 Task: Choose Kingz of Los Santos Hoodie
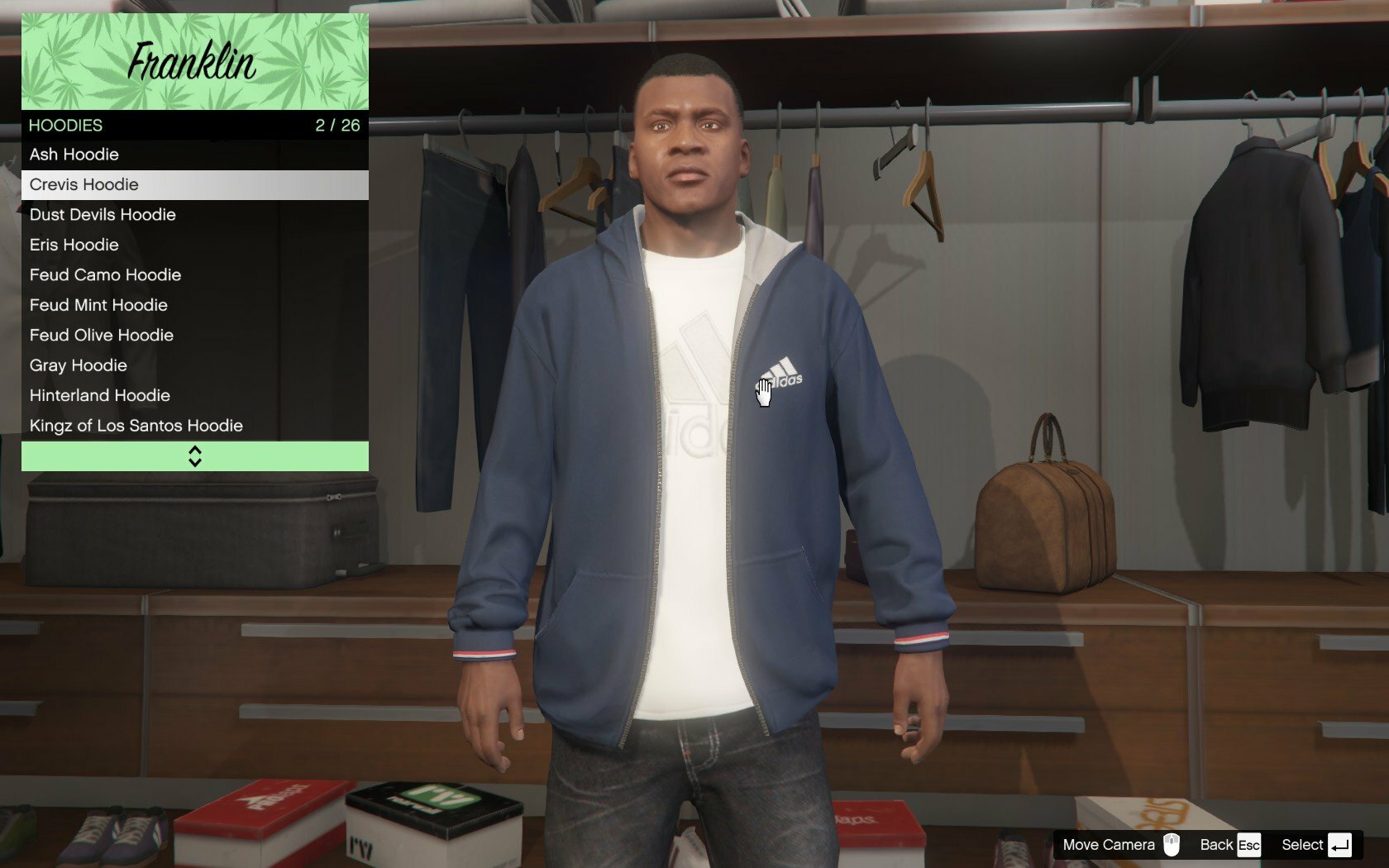(x=194, y=426)
